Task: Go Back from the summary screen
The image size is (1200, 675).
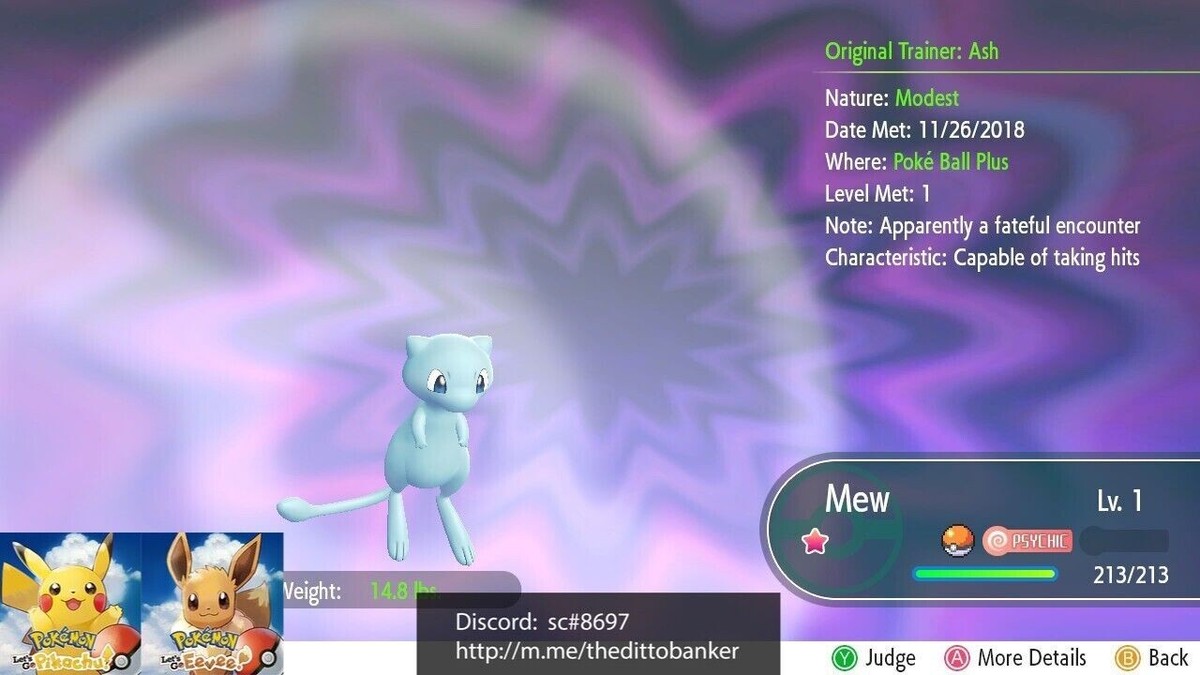Action: click(1151, 658)
